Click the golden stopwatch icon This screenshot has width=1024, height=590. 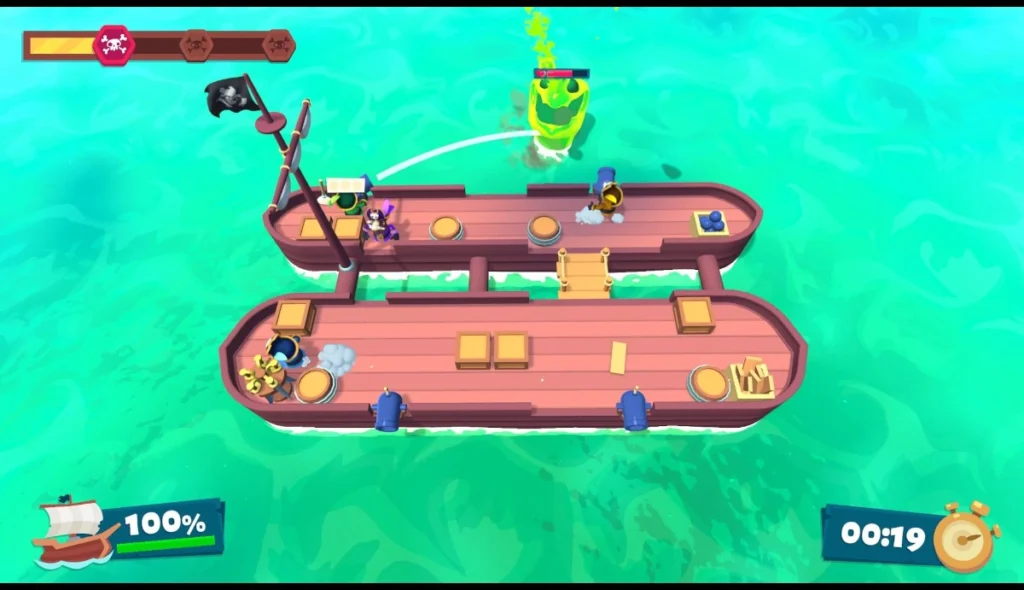[x=965, y=538]
